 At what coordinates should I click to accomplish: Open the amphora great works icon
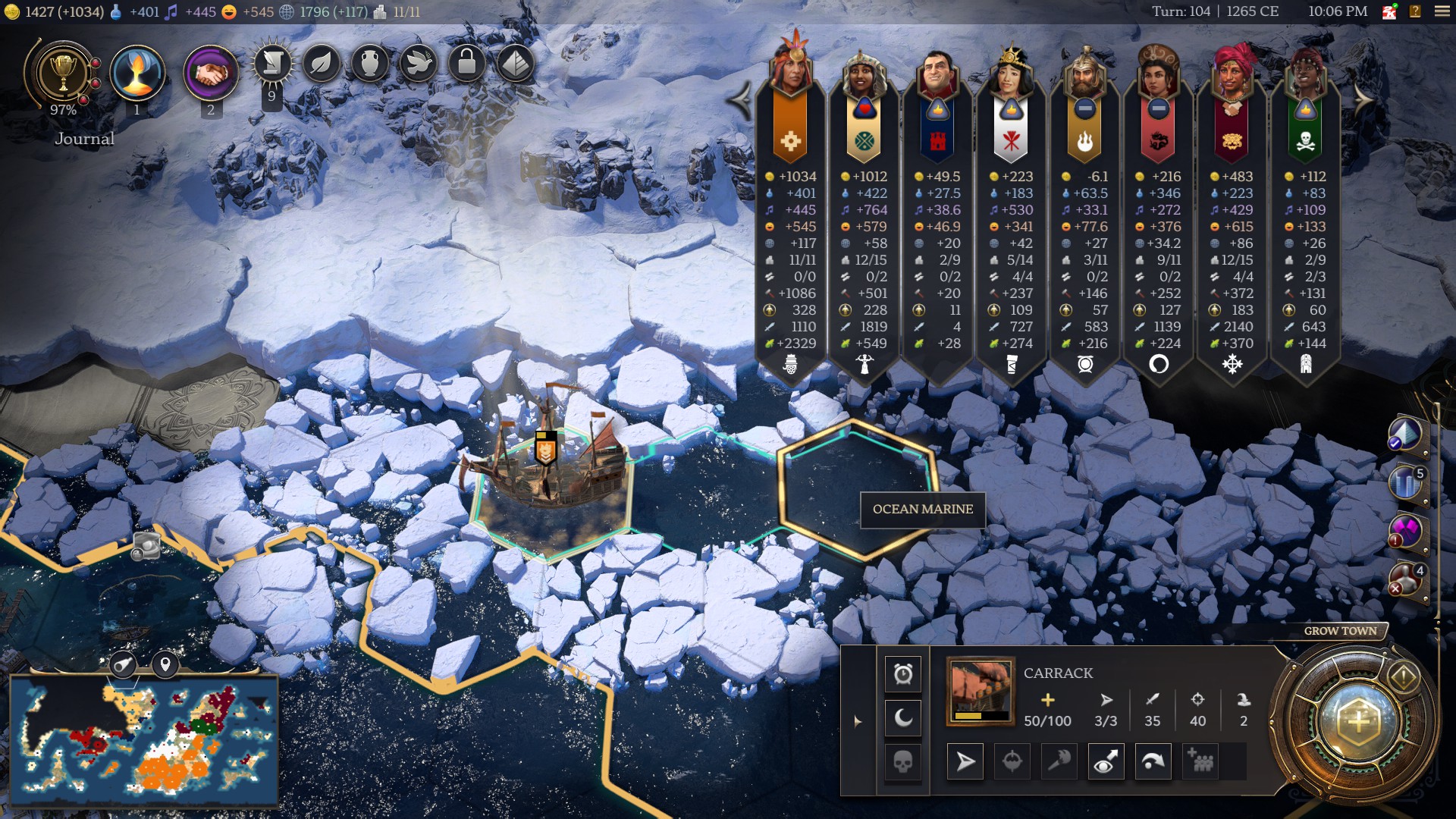370,64
